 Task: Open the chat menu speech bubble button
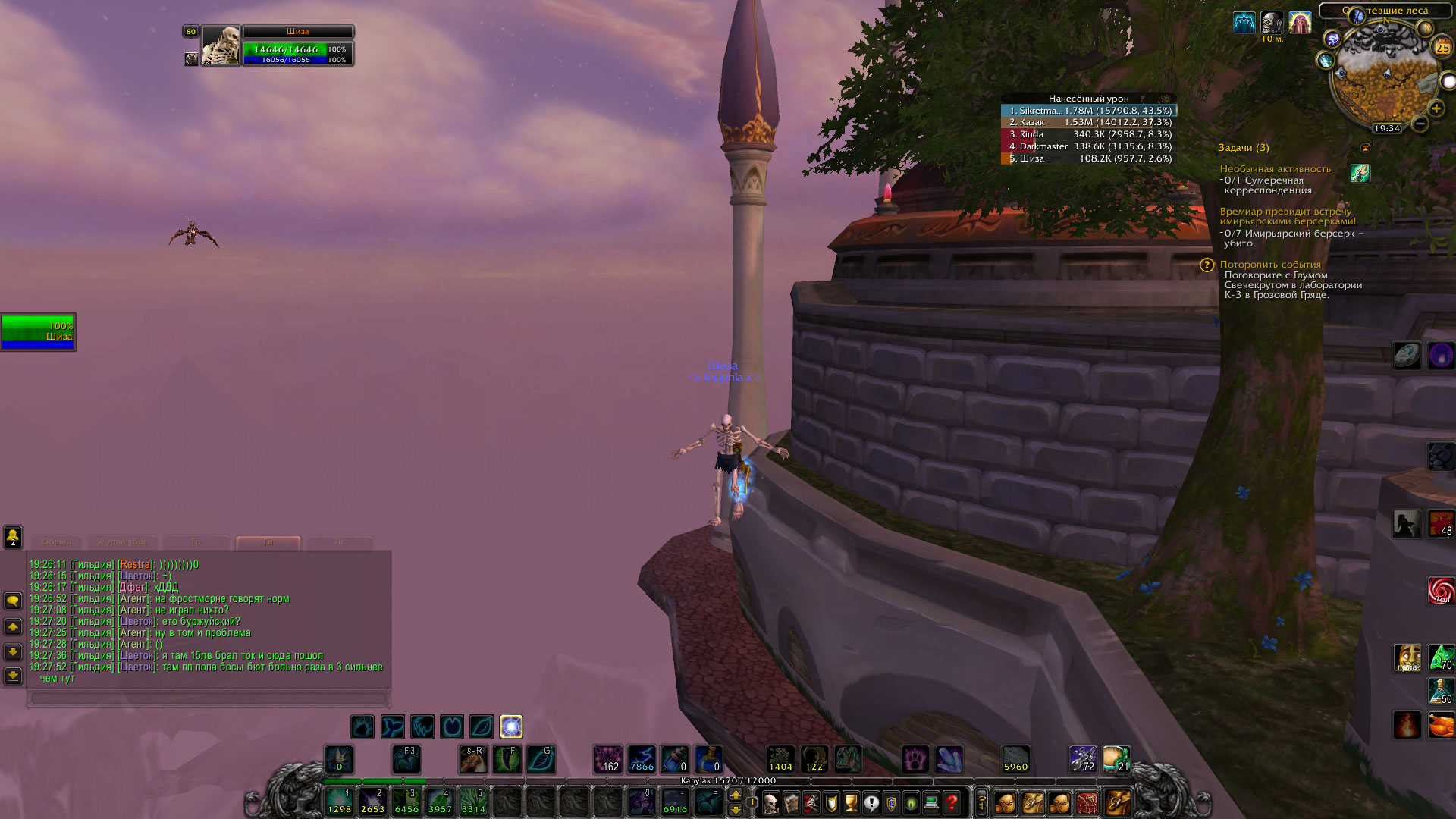pyautogui.click(x=13, y=601)
